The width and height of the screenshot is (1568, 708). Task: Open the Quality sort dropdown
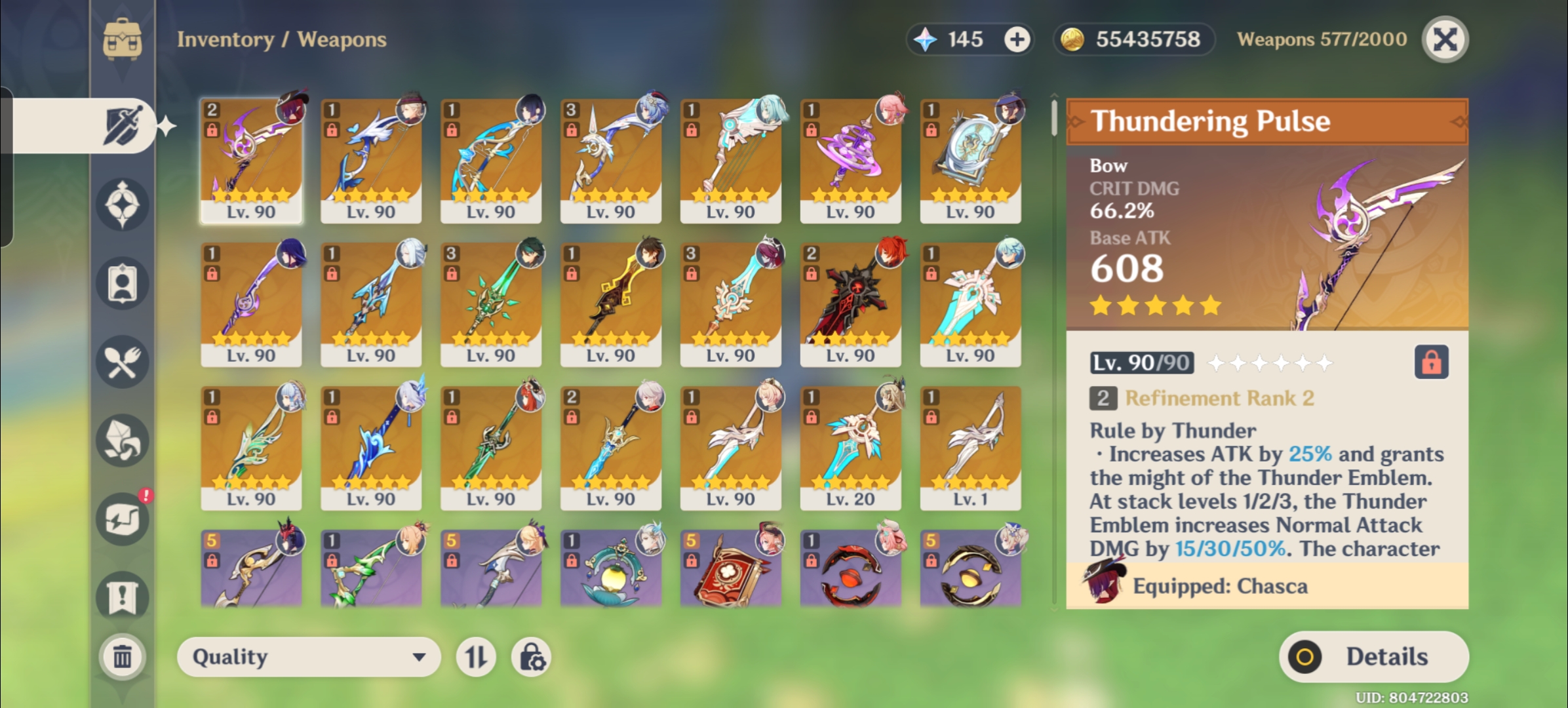pos(308,657)
